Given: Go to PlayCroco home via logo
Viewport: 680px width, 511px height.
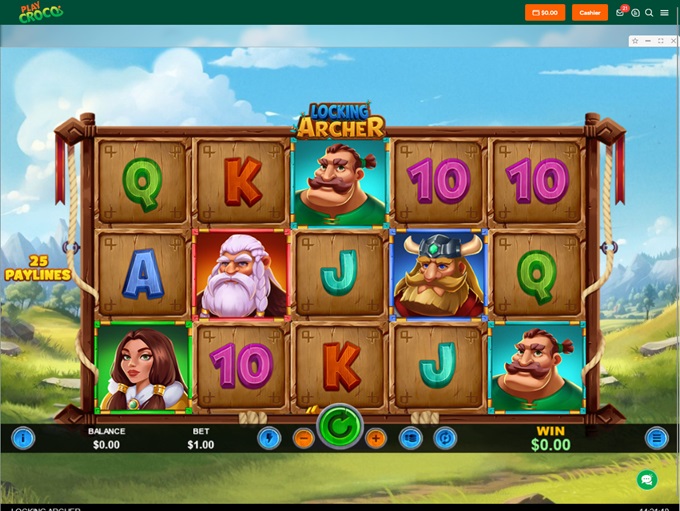Looking at the screenshot, I should [40, 12].
